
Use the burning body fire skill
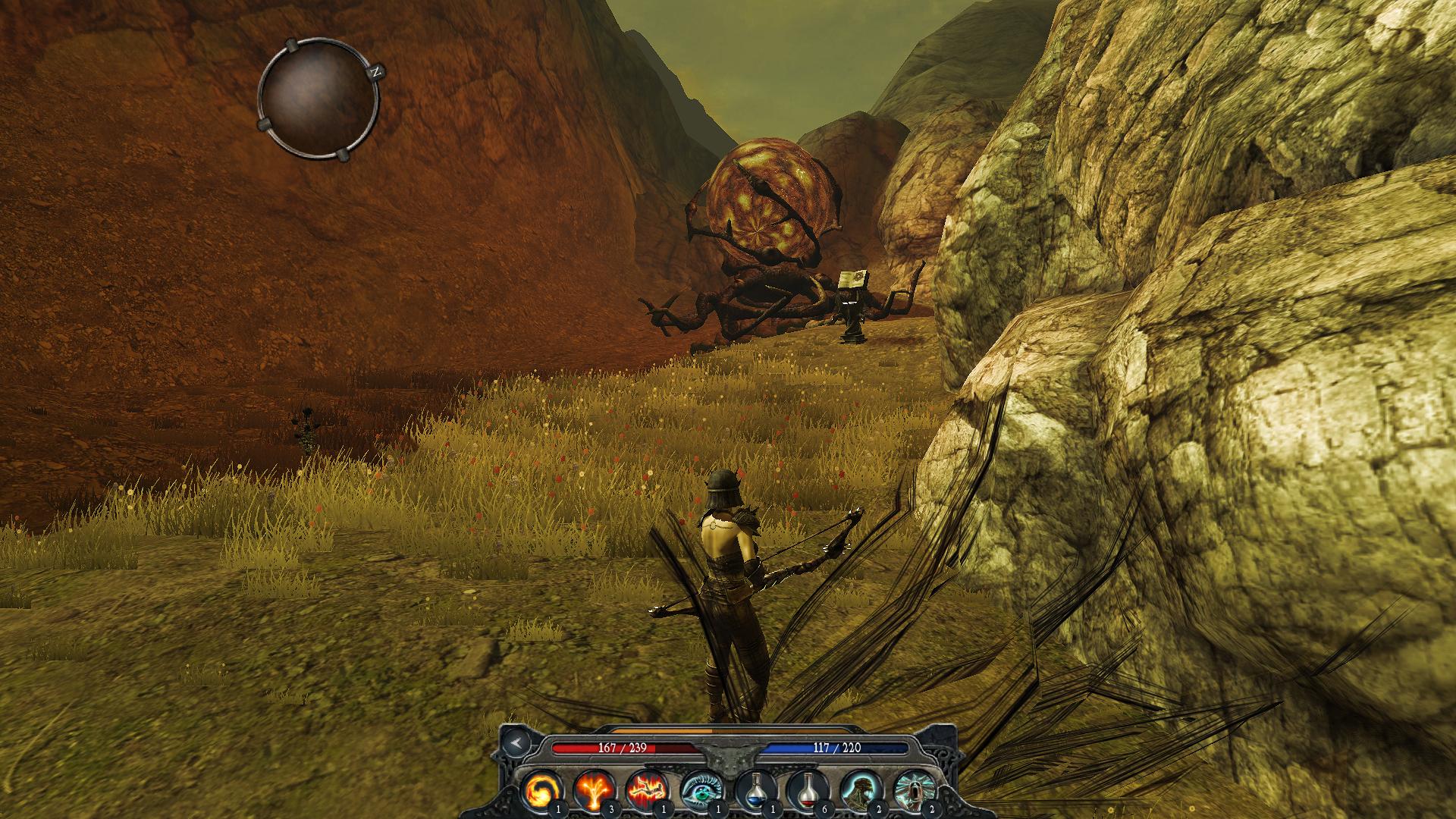coord(646,789)
